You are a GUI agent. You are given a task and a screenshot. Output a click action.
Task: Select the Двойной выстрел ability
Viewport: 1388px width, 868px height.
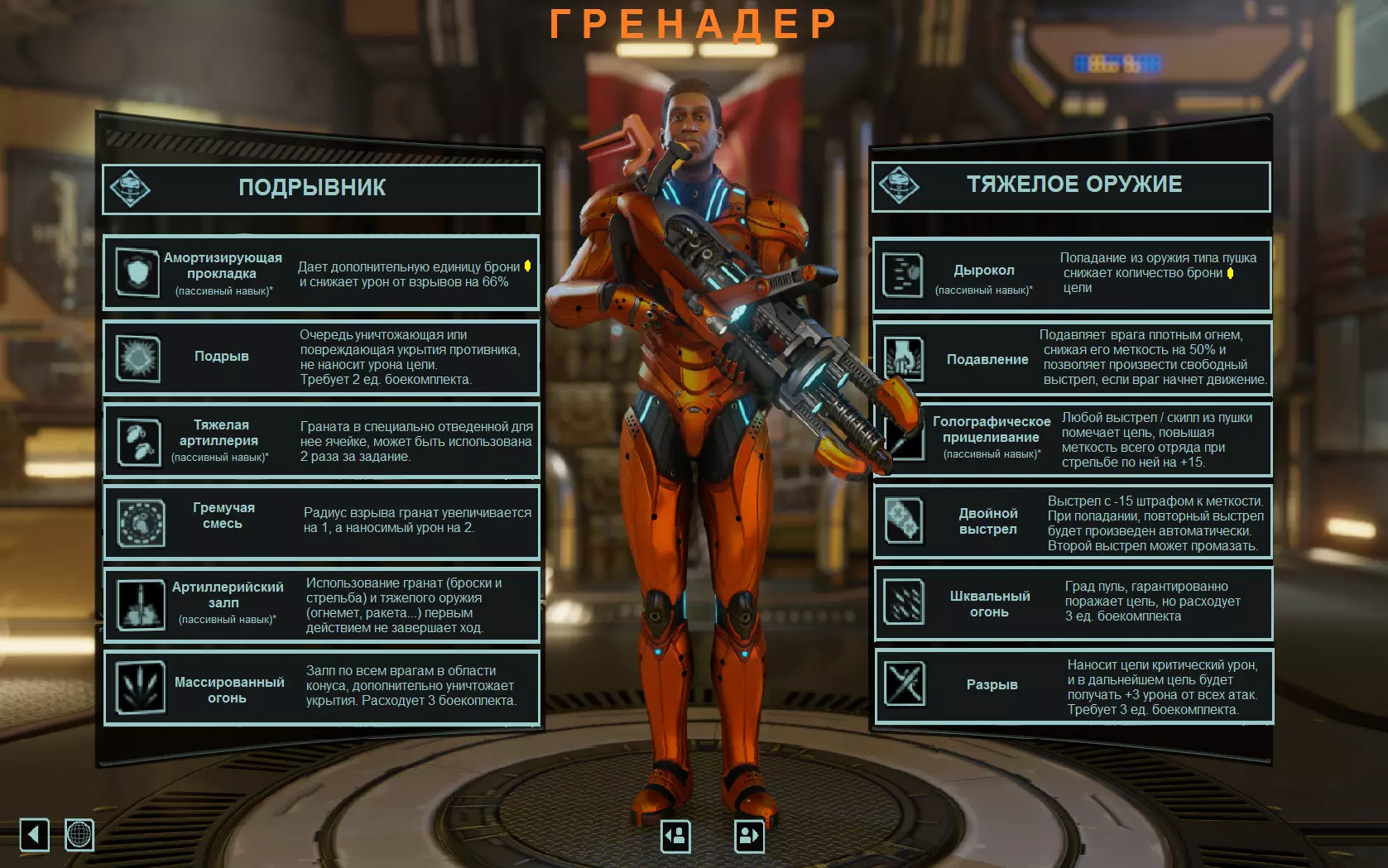tap(1073, 522)
